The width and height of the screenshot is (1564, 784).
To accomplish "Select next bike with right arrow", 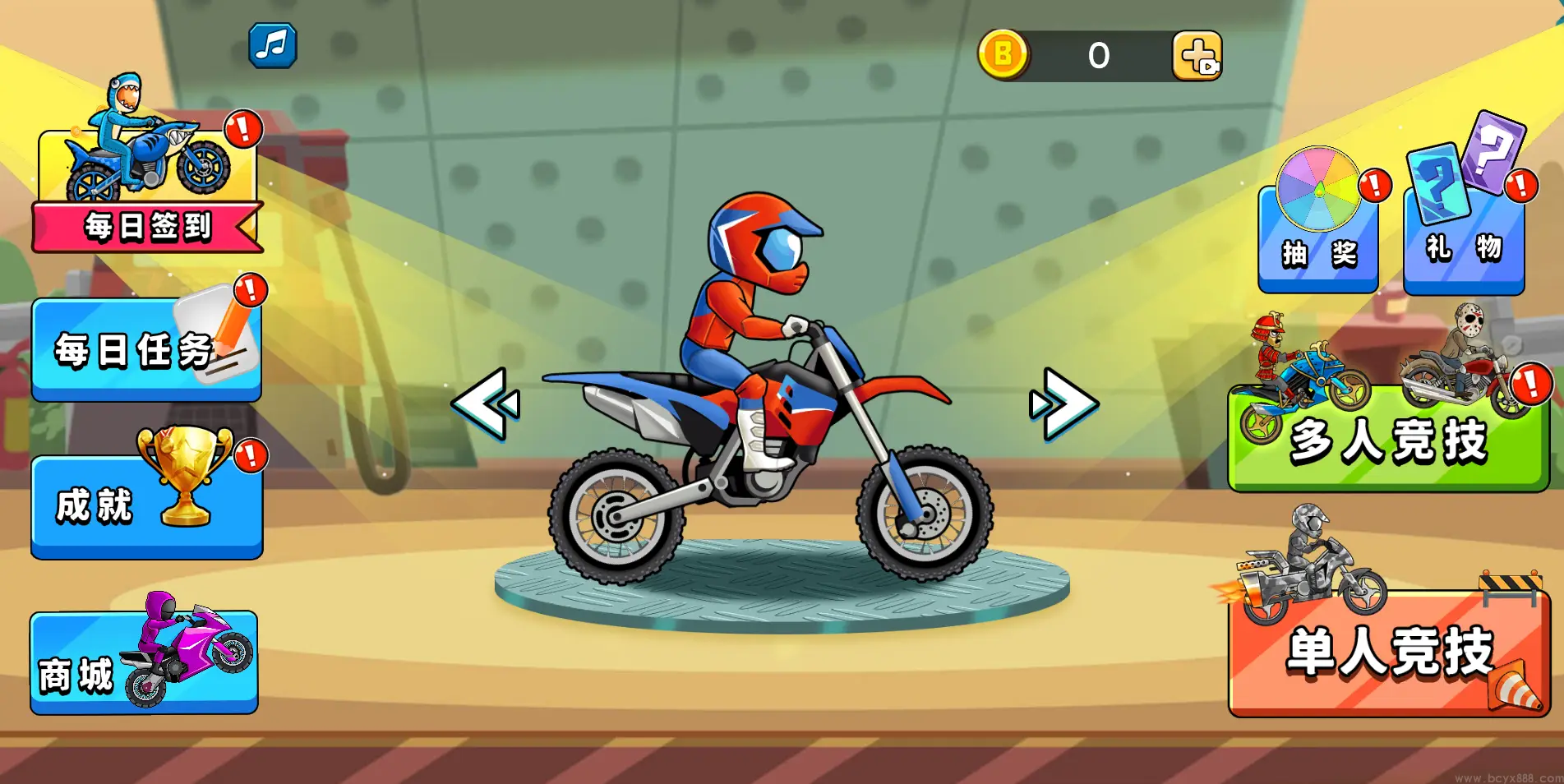I will click(x=1063, y=404).
